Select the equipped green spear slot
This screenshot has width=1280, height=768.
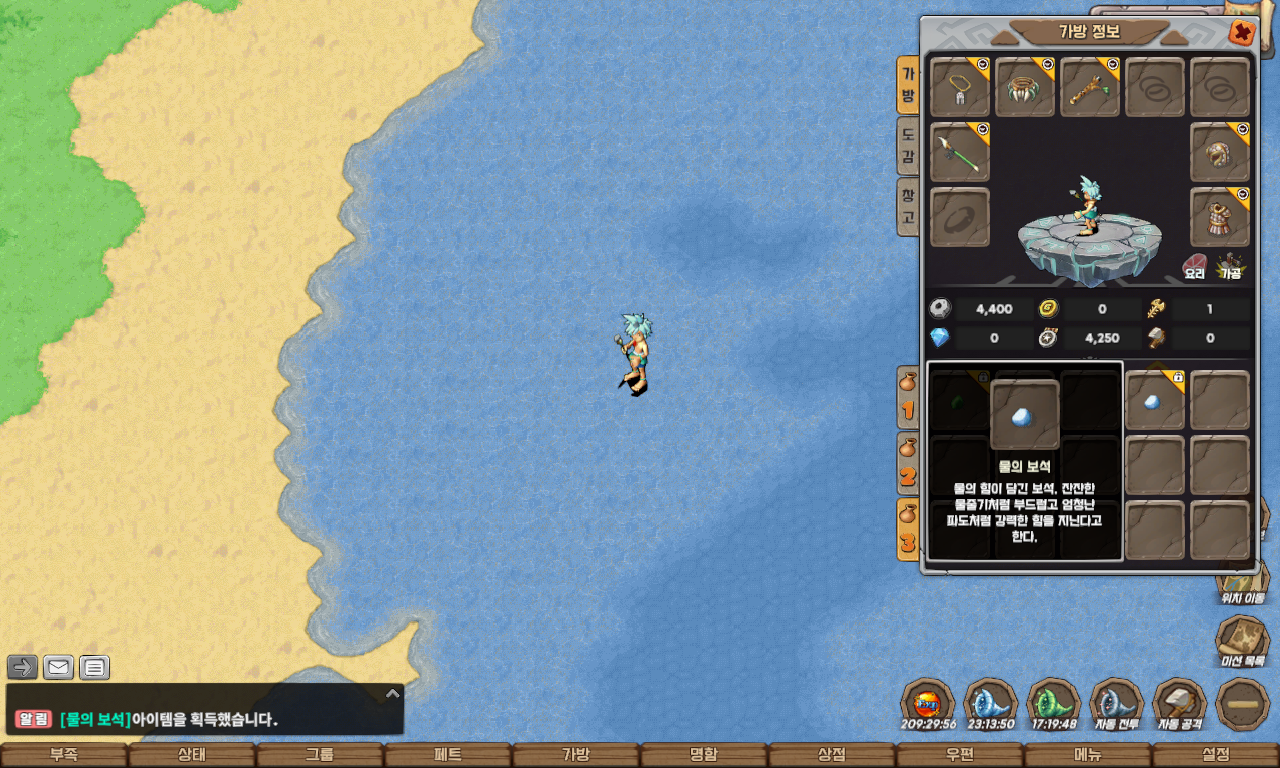[x=960, y=152]
